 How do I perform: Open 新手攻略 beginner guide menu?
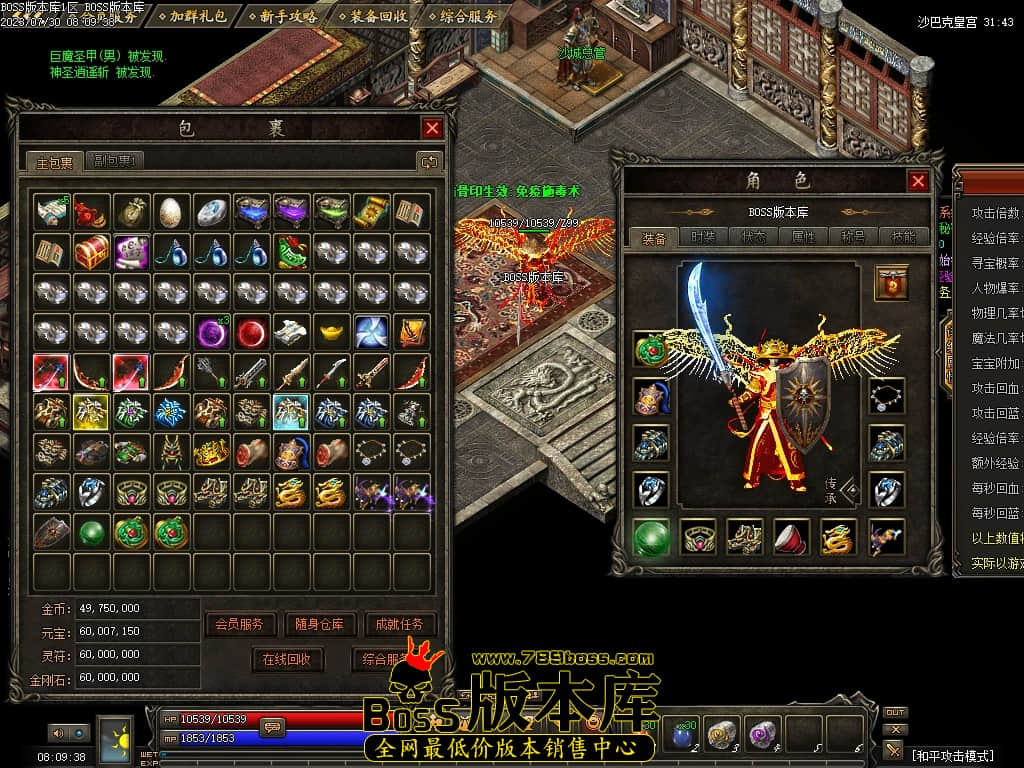[x=288, y=16]
